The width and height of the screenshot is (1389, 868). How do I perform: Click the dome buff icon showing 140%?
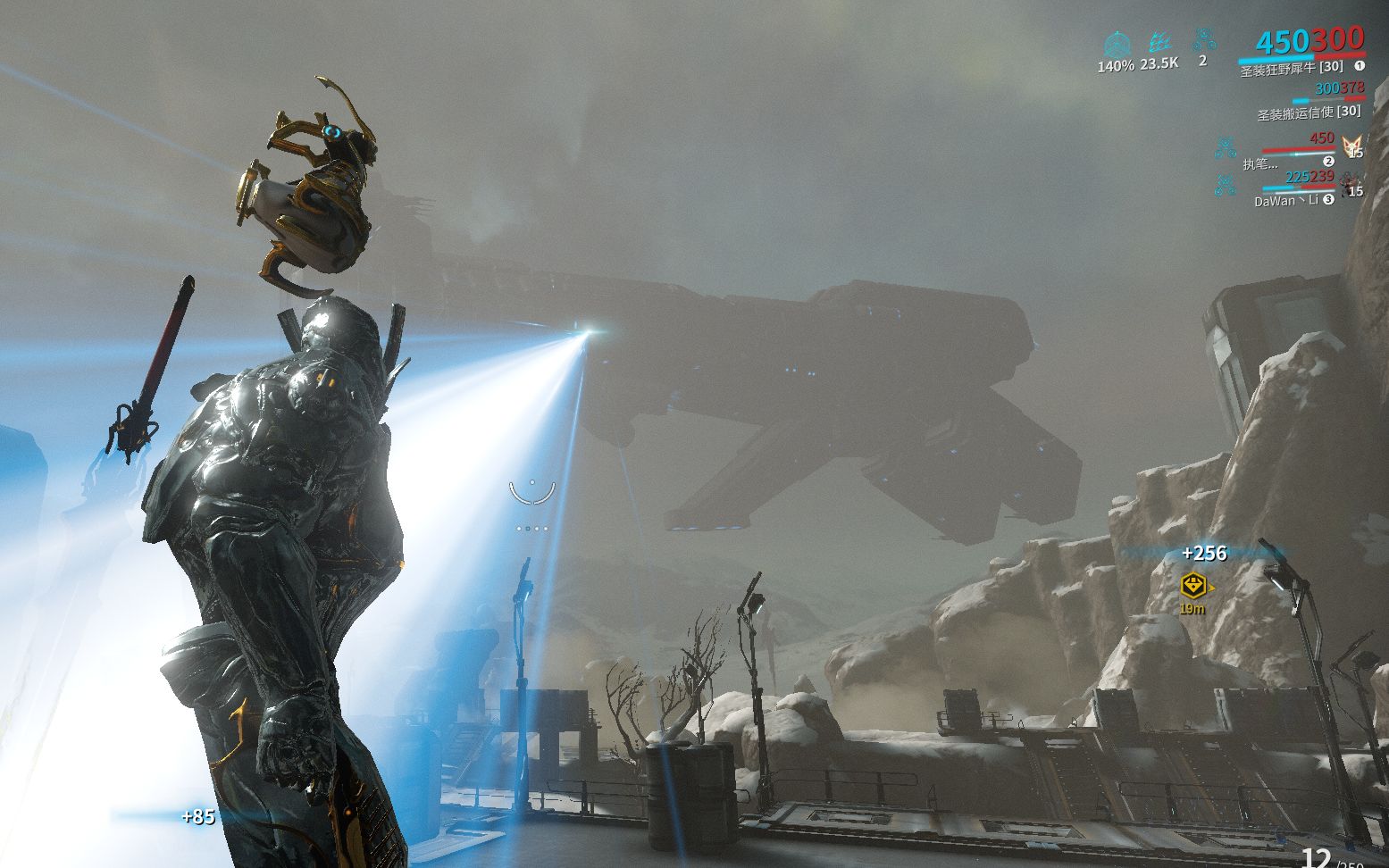(1116, 44)
